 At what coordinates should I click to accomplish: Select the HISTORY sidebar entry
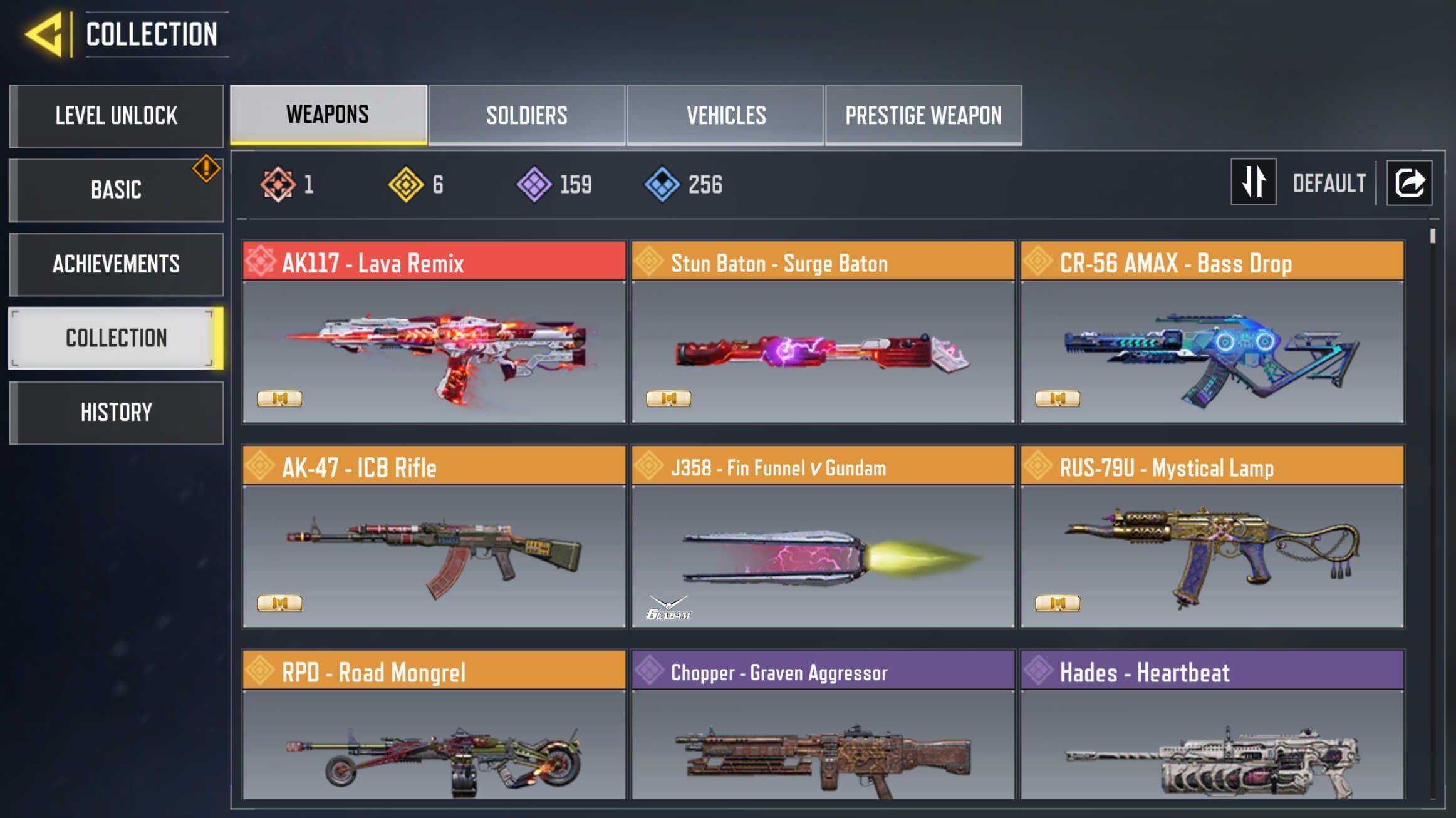click(x=117, y=412)
